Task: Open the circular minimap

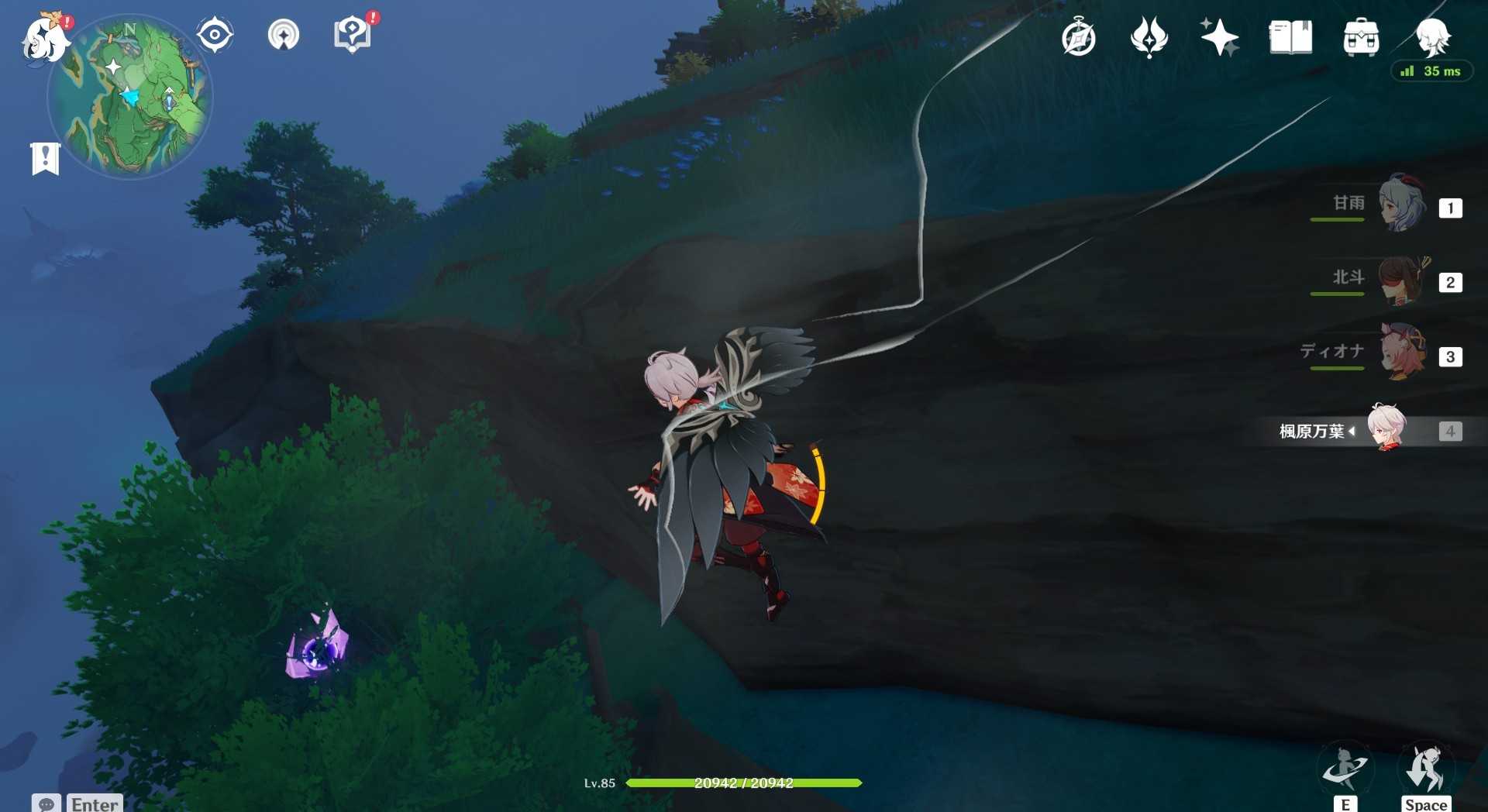Action: 130,97
